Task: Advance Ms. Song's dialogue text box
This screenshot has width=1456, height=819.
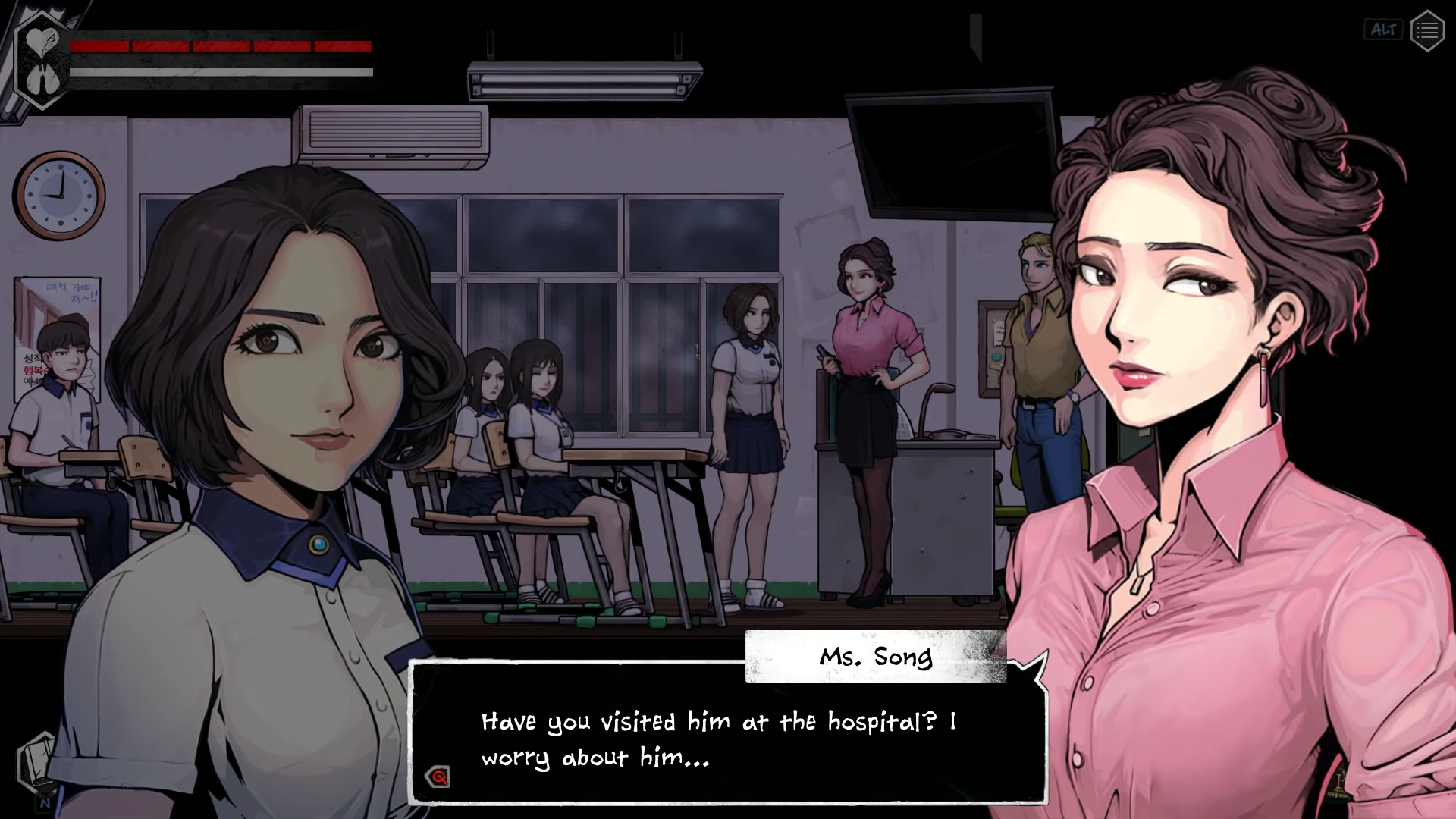Action: click(726, 739)
